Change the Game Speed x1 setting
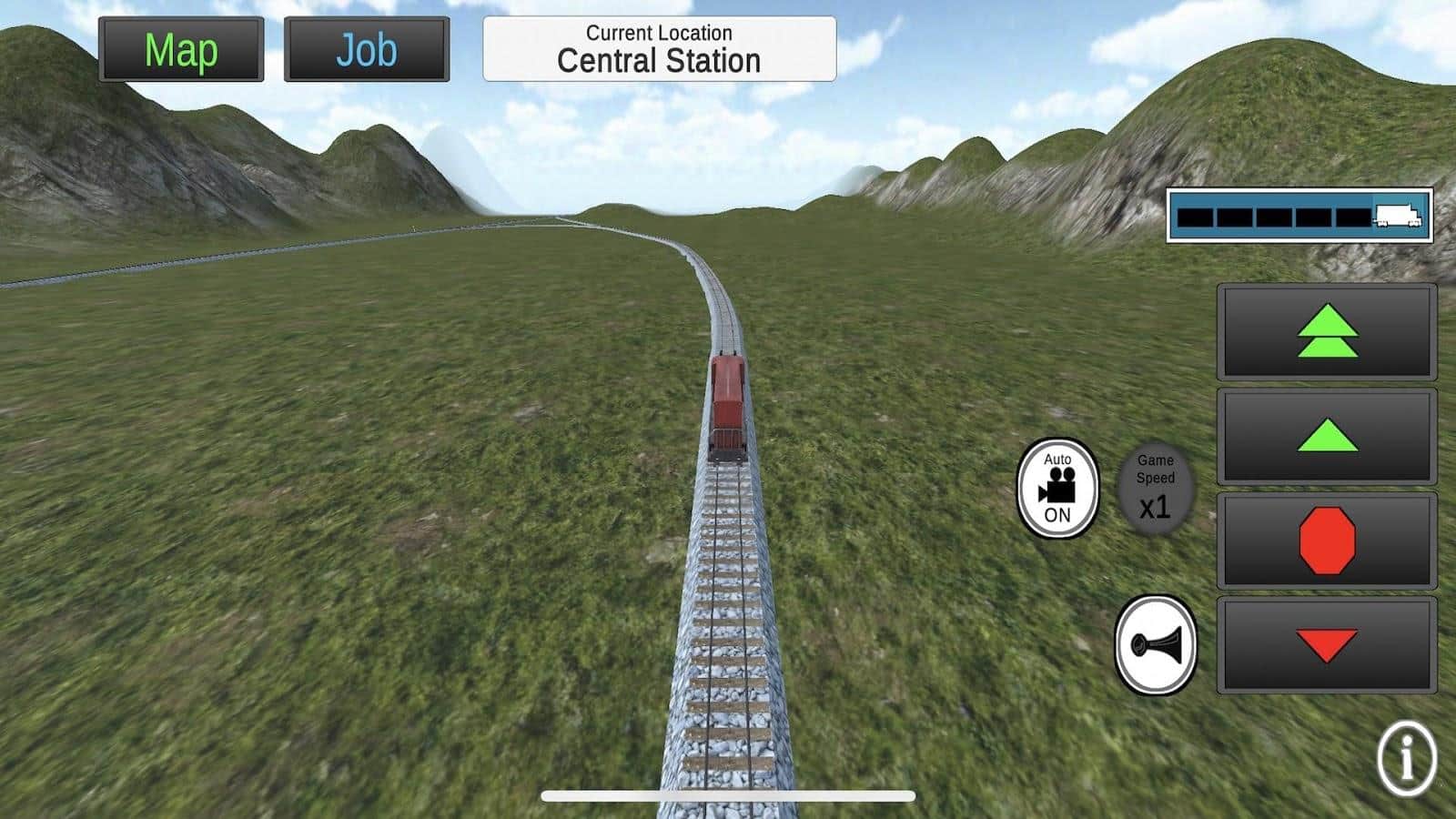 click(x=1155, y=489)
